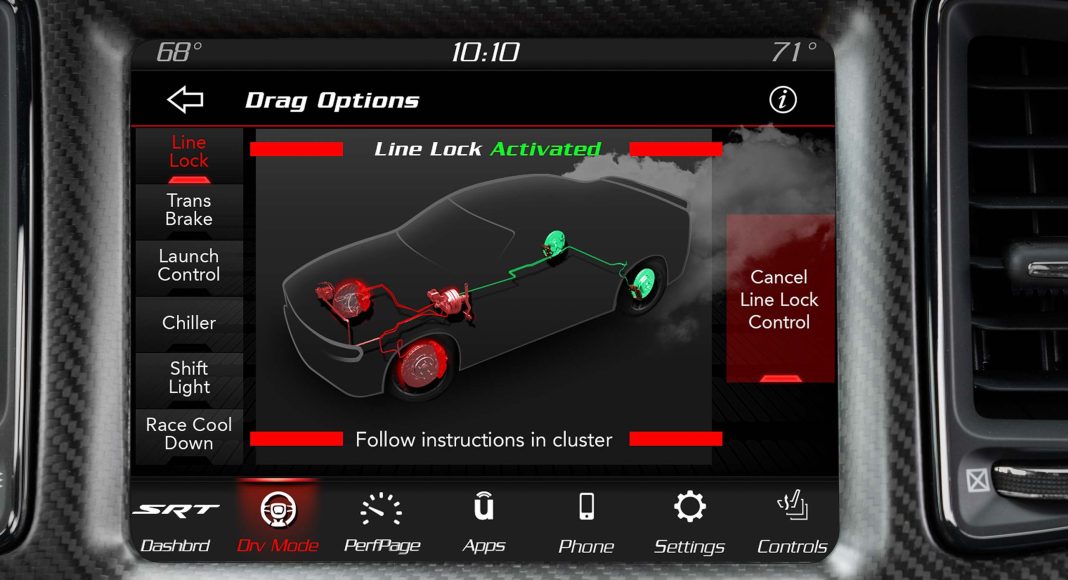1068x580 pixels.
Task: Go back using the arrow button
Action: (x=186, y=100)
